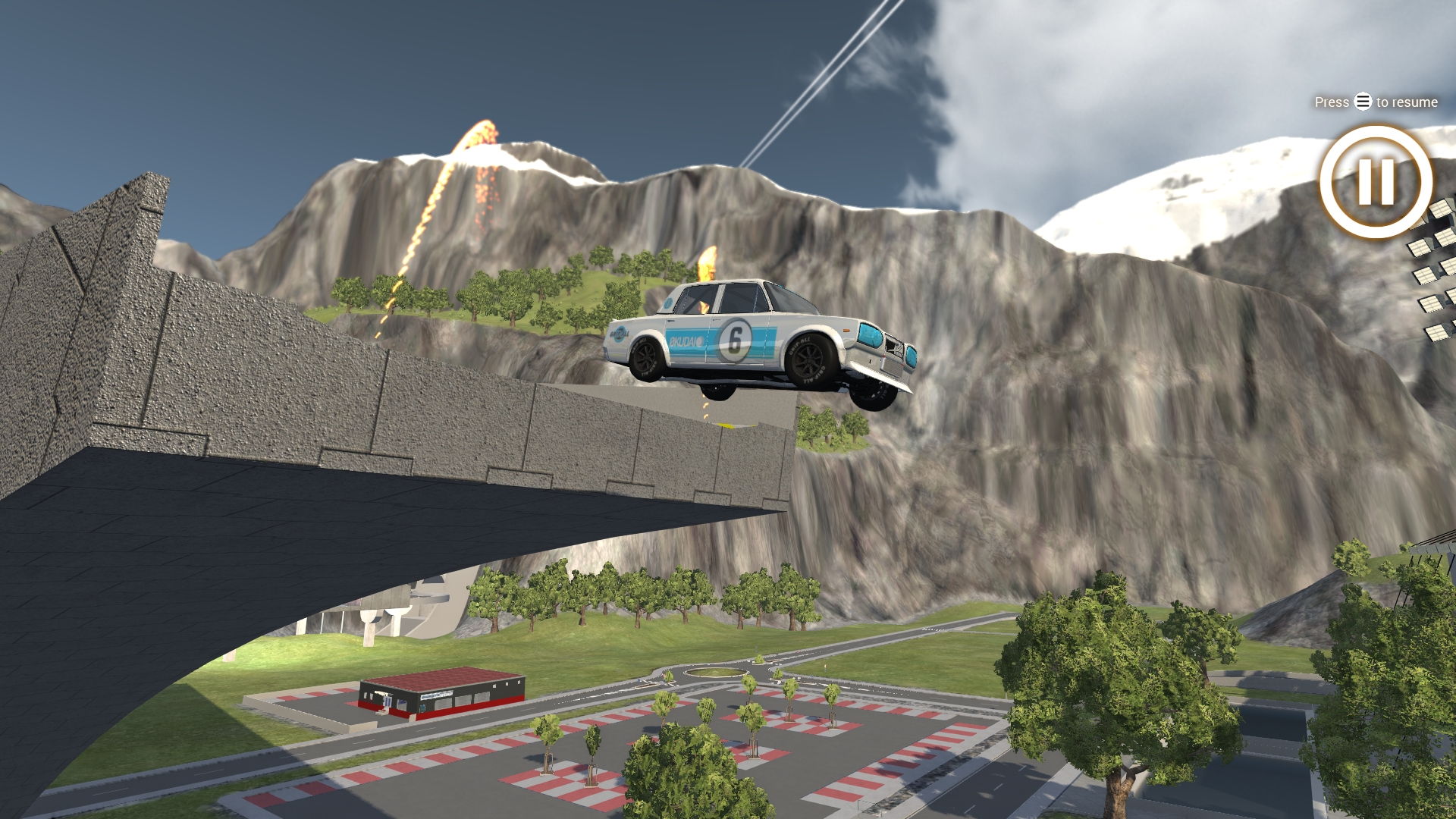Click the small roundel on the car's rear pillar
1456x819 pixels.
tap(668, 304)
